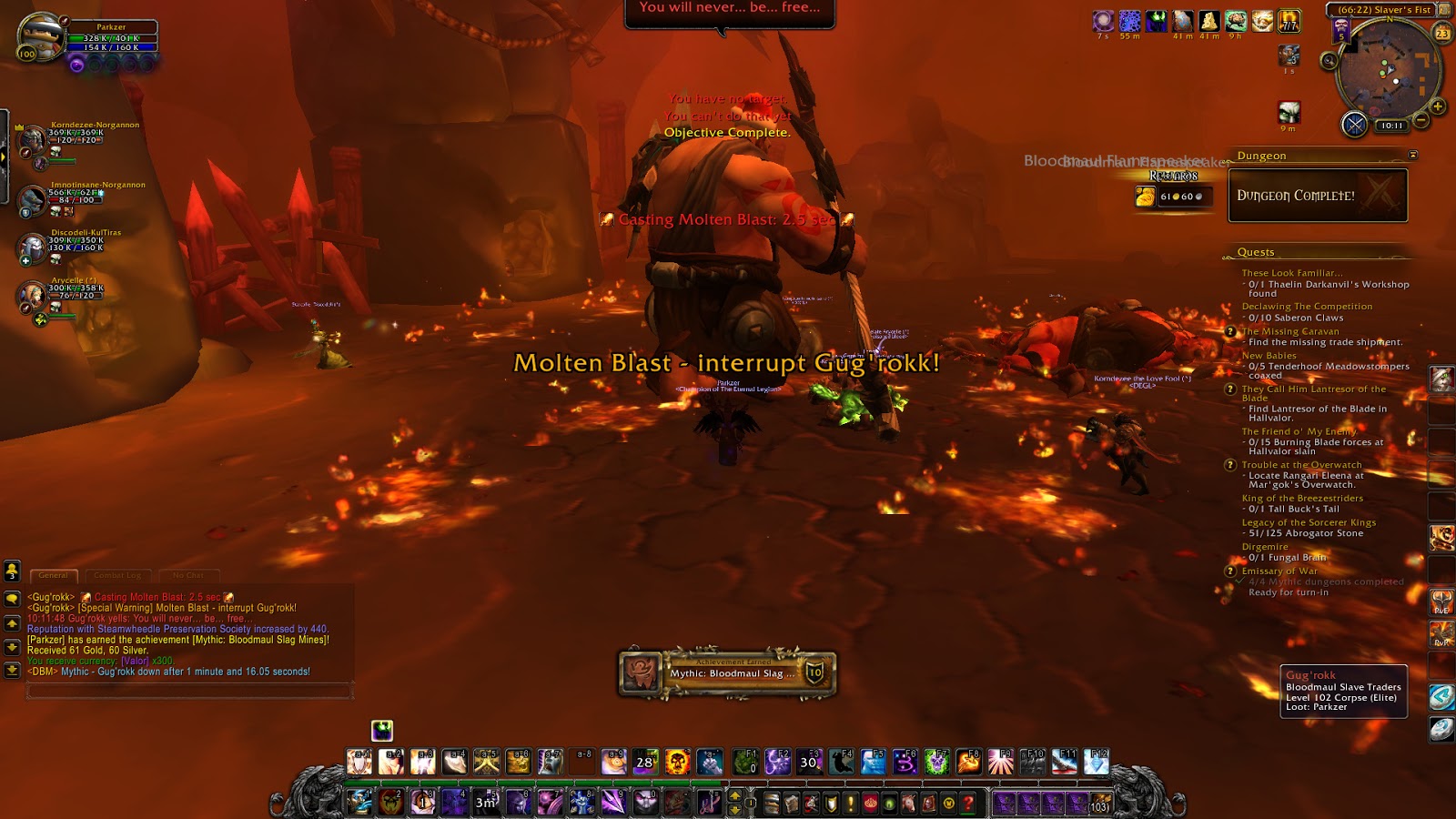This screenshot has height=819, width=1456.
Task: Collapse the Dungeon objectives tracker panel
Action: (1413, 153)
